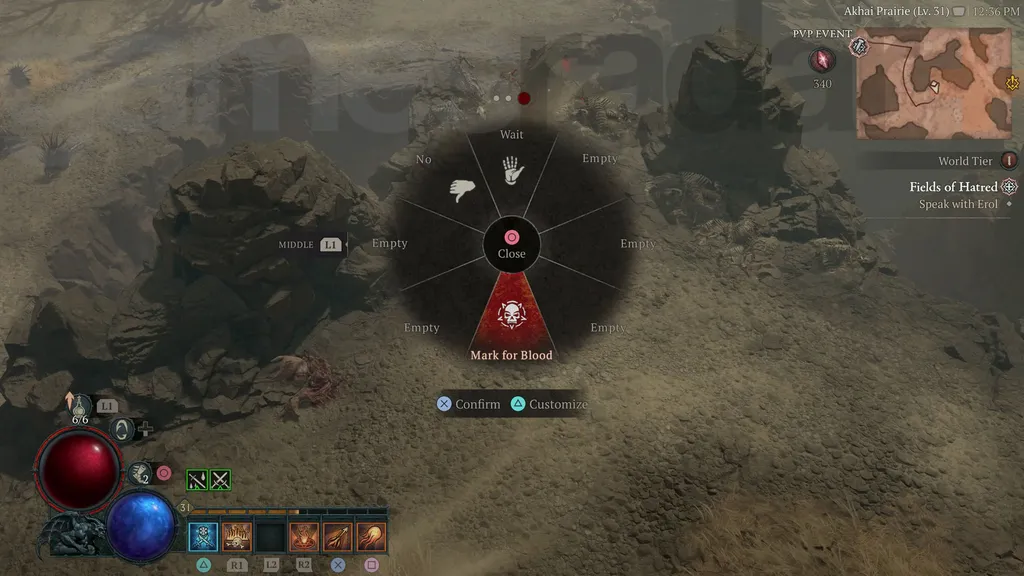Click the gauntlet icon with count 2
The height and width of the screenshot is (576, 1024).
pyautogui.click(x=139, y=473)
